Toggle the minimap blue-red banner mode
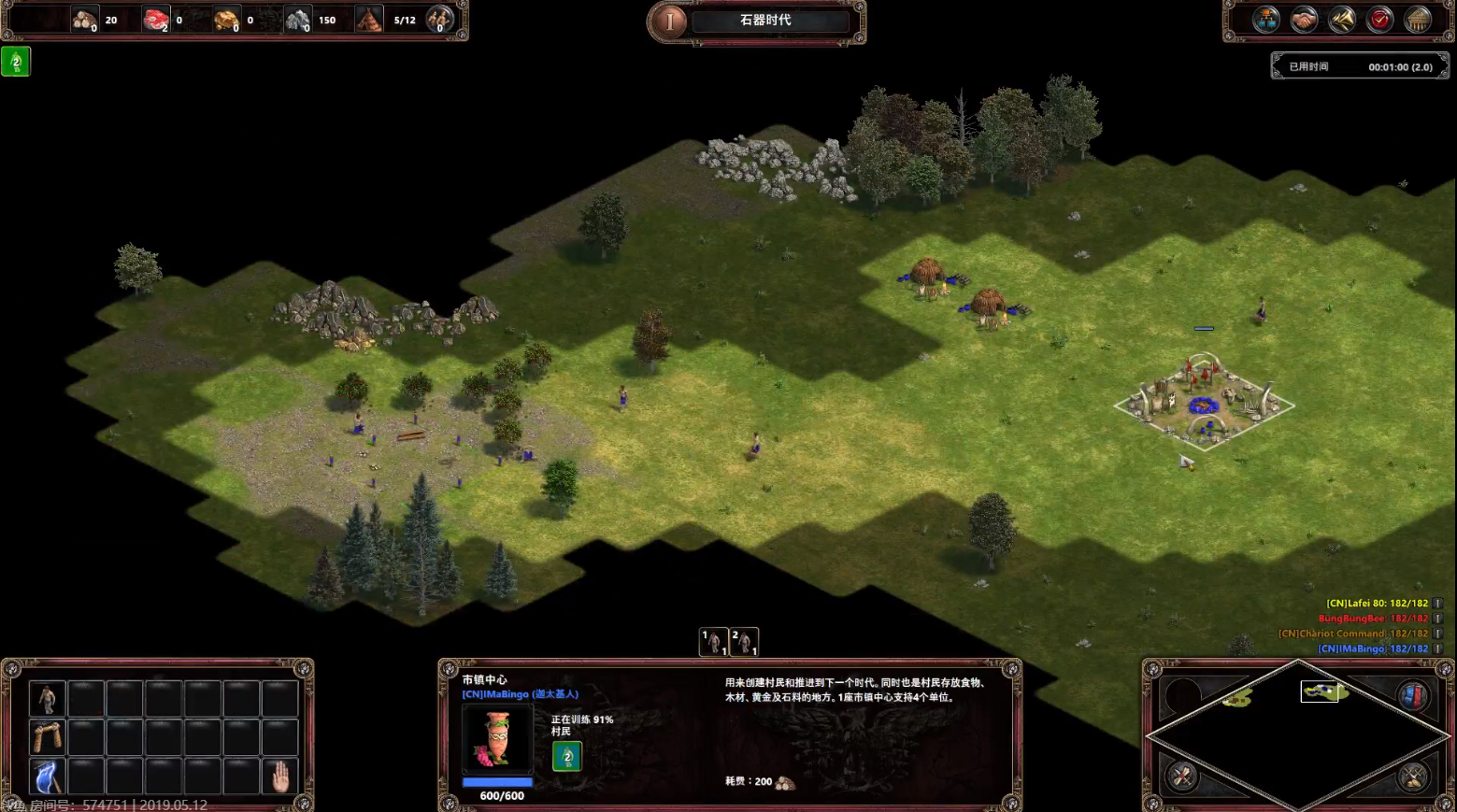The height and width of the screenshot is (812, 1457). [x=1412, y=696]
